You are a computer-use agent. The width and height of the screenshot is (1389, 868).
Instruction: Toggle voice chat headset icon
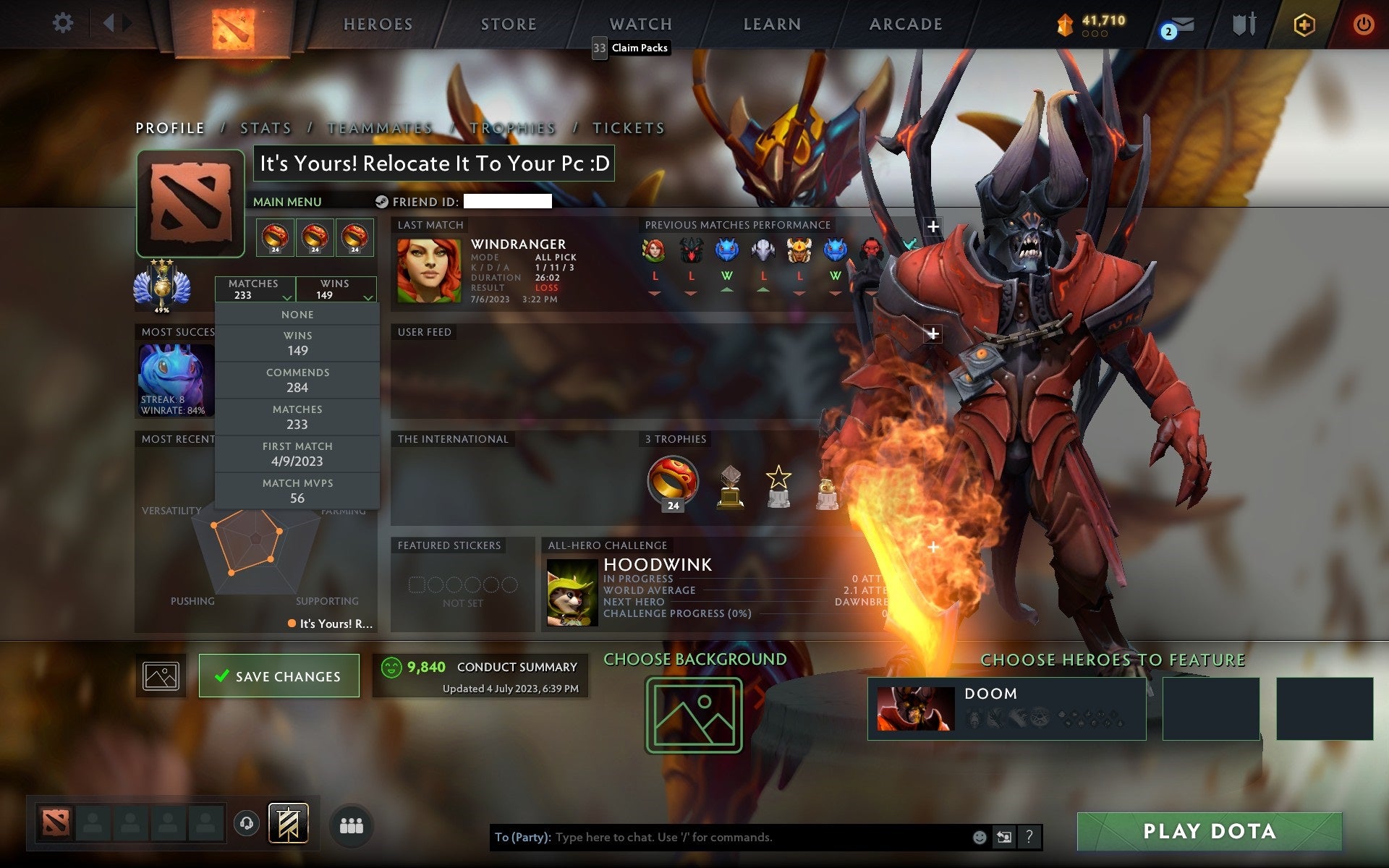pos(246,824)
